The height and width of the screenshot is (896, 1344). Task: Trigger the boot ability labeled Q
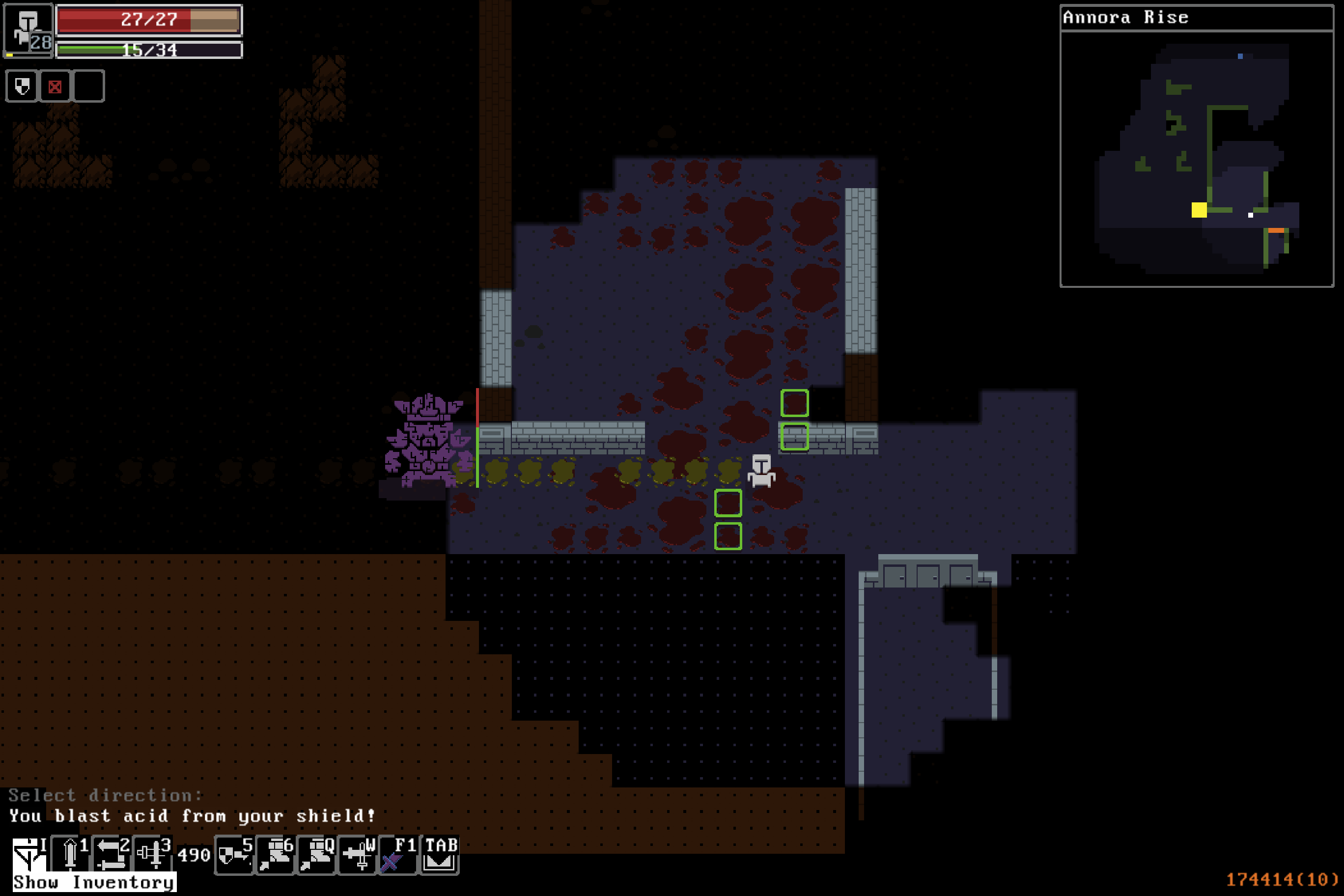click(316, 855)
